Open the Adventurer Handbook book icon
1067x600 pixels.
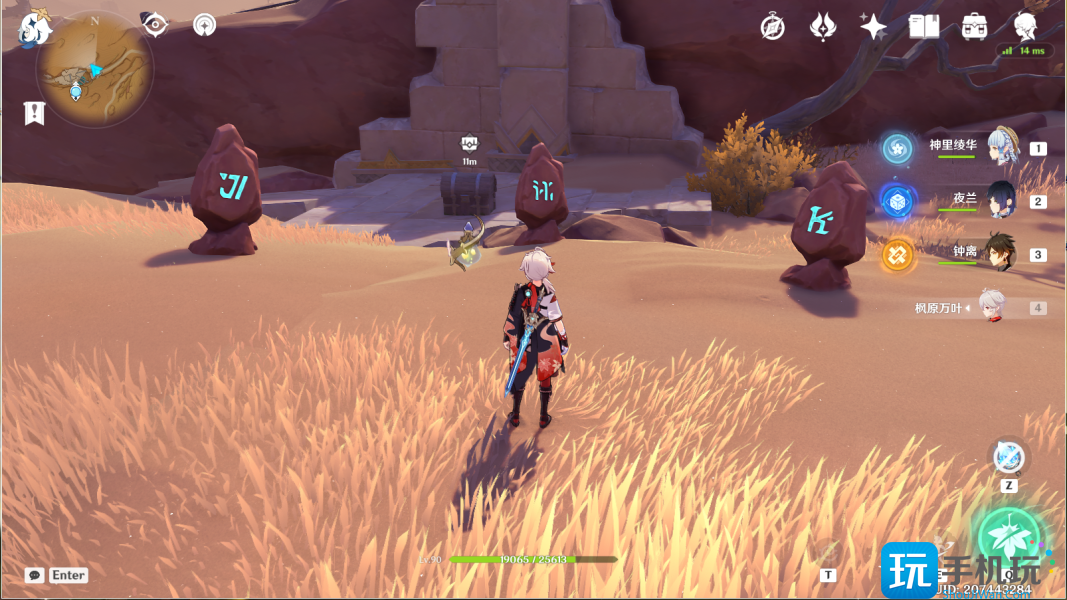(x=924, y=27)
